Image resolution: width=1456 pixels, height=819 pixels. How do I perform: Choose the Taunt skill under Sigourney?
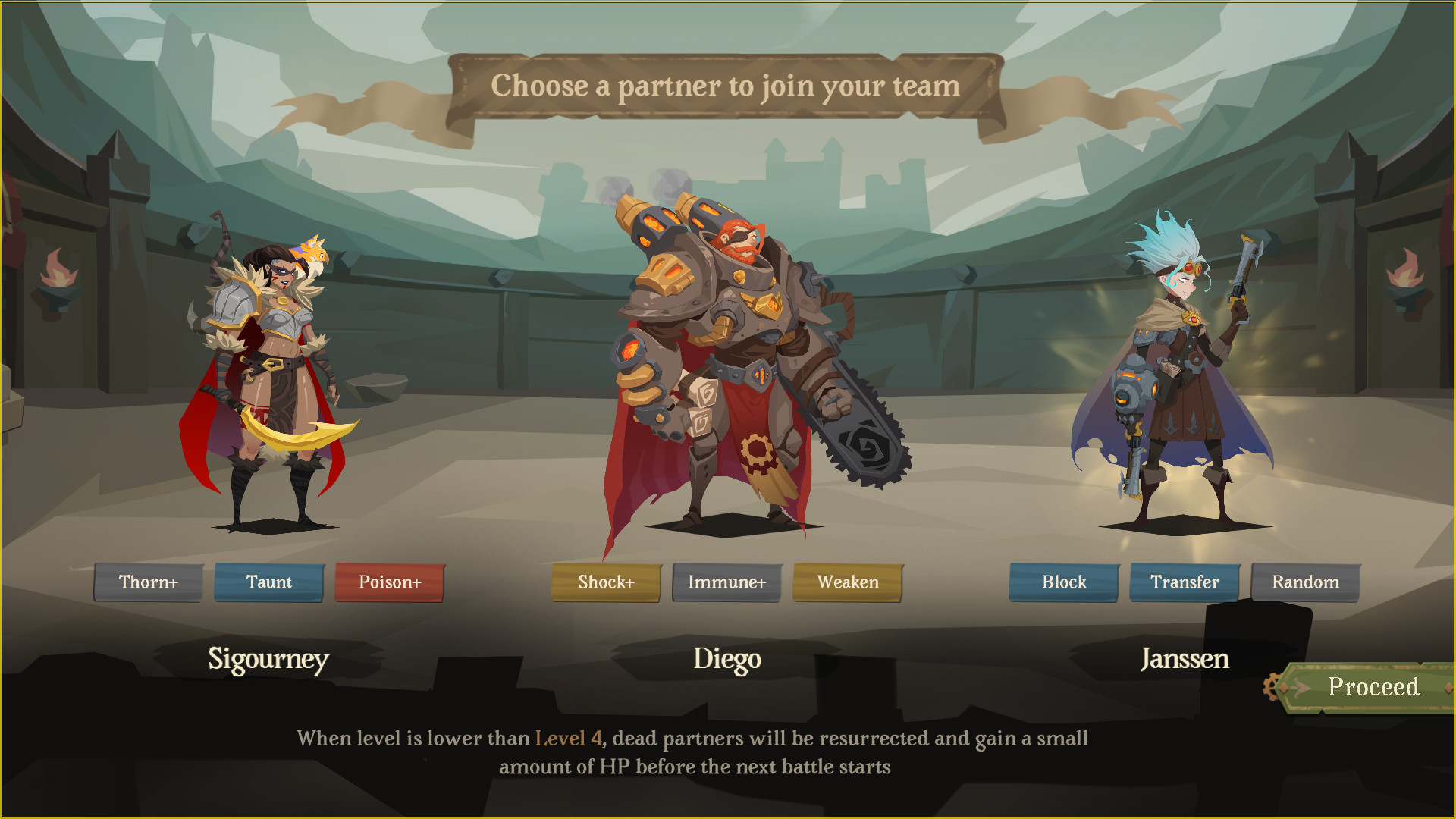click(x=269, y=582)
